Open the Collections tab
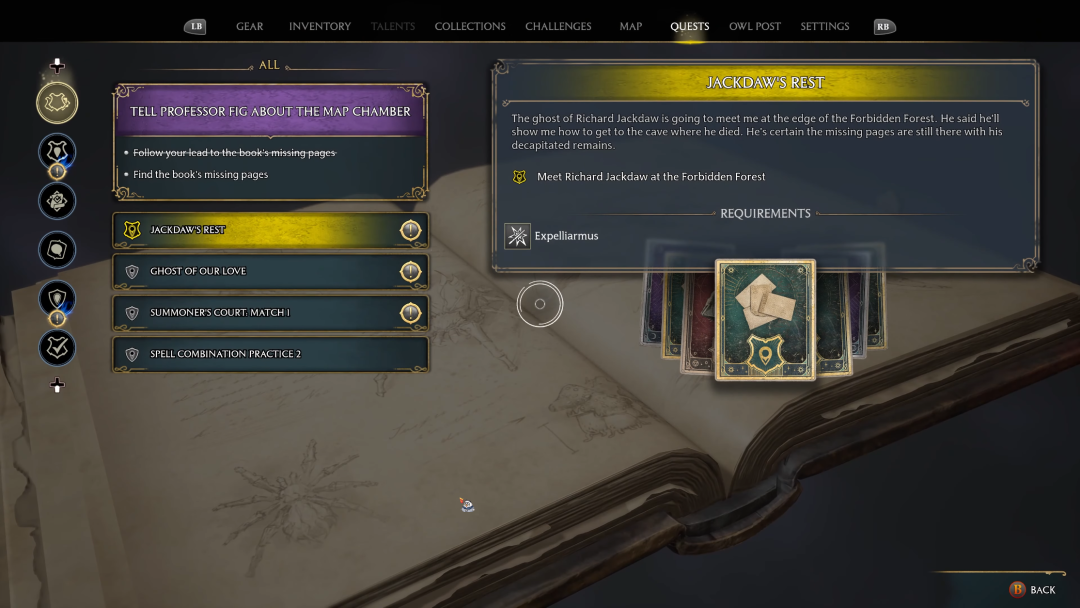Viewport: 1080px width, 608px height. click(470, 27)
